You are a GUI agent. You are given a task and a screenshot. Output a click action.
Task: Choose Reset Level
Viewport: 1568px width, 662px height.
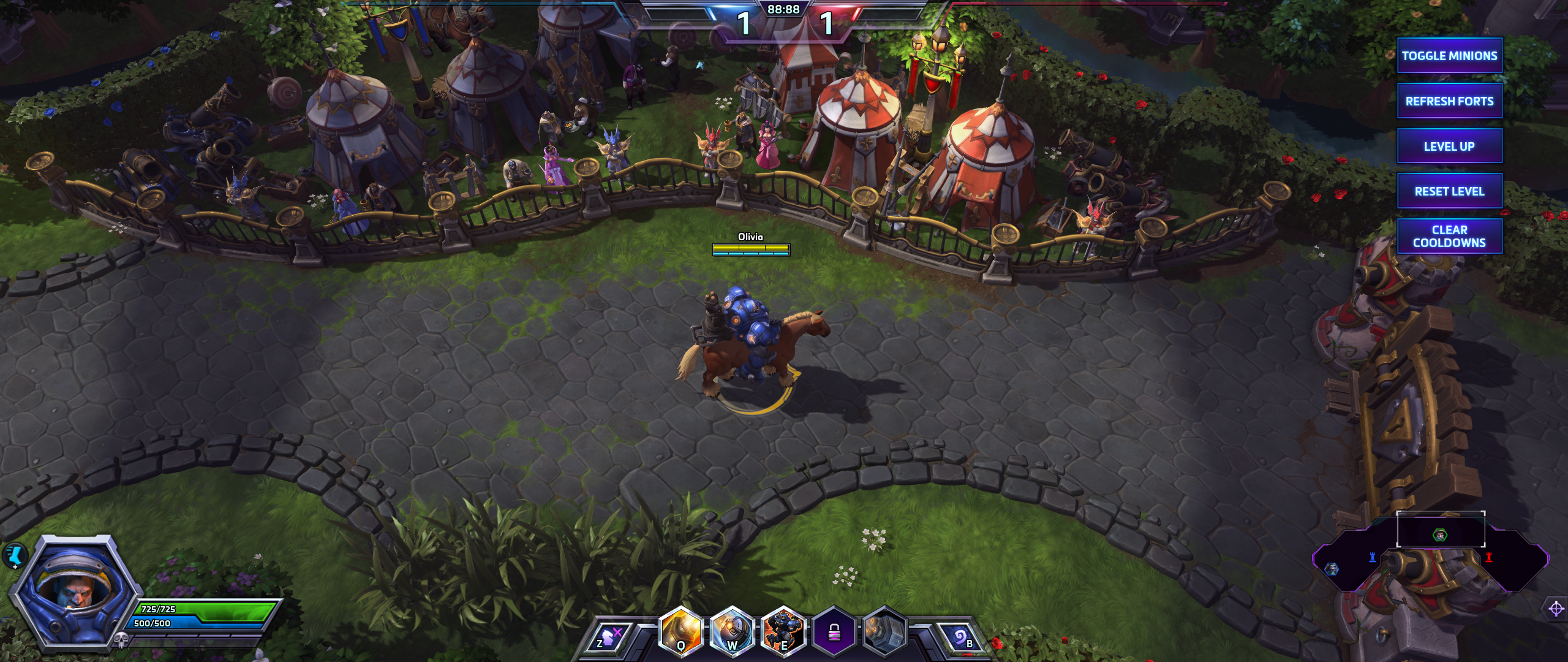[1449, 191]
